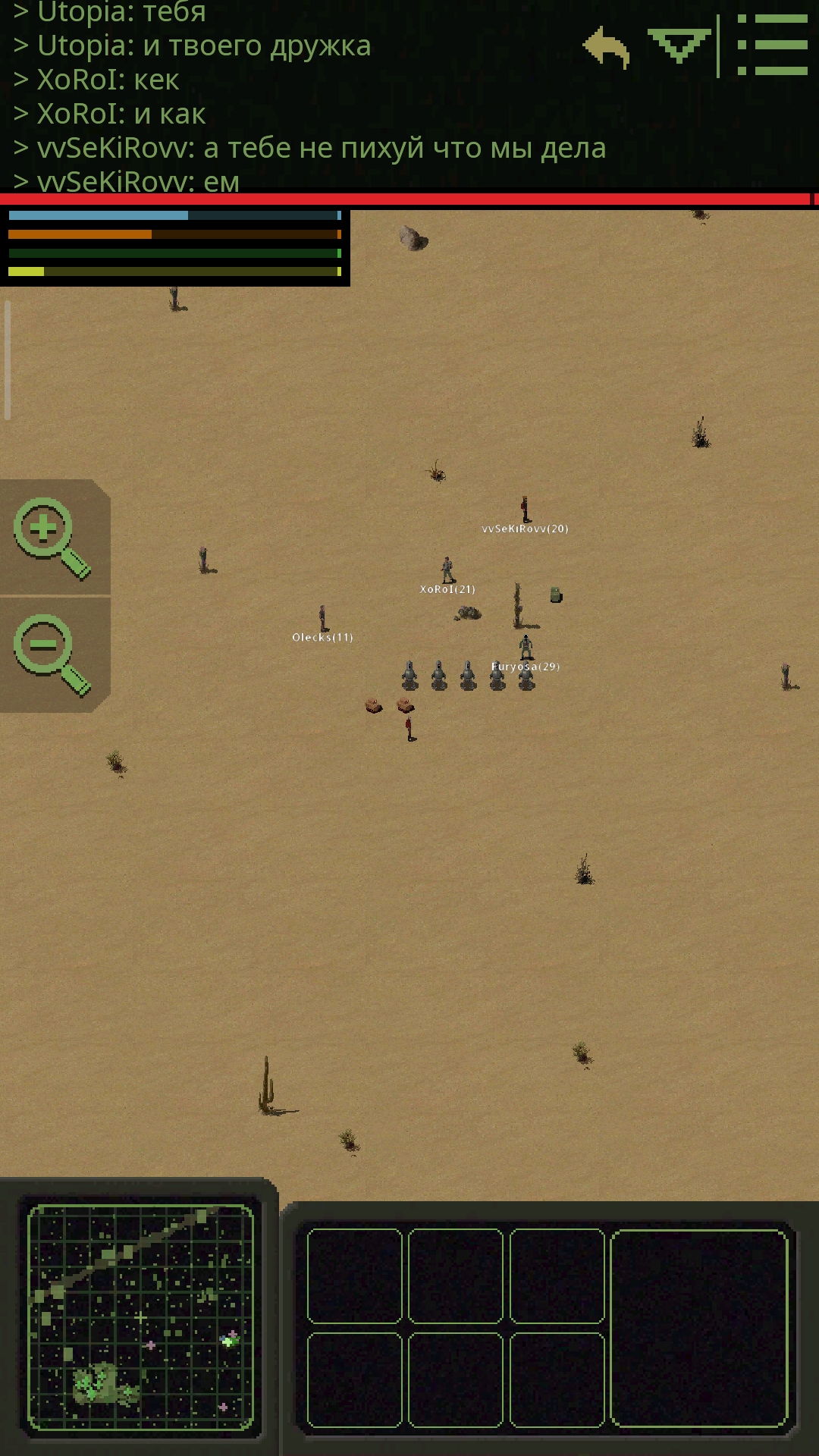The width and height of the screenshot is (819, 1456).
Task: Expand the chat with the down triangle
Action: point(679,45)
